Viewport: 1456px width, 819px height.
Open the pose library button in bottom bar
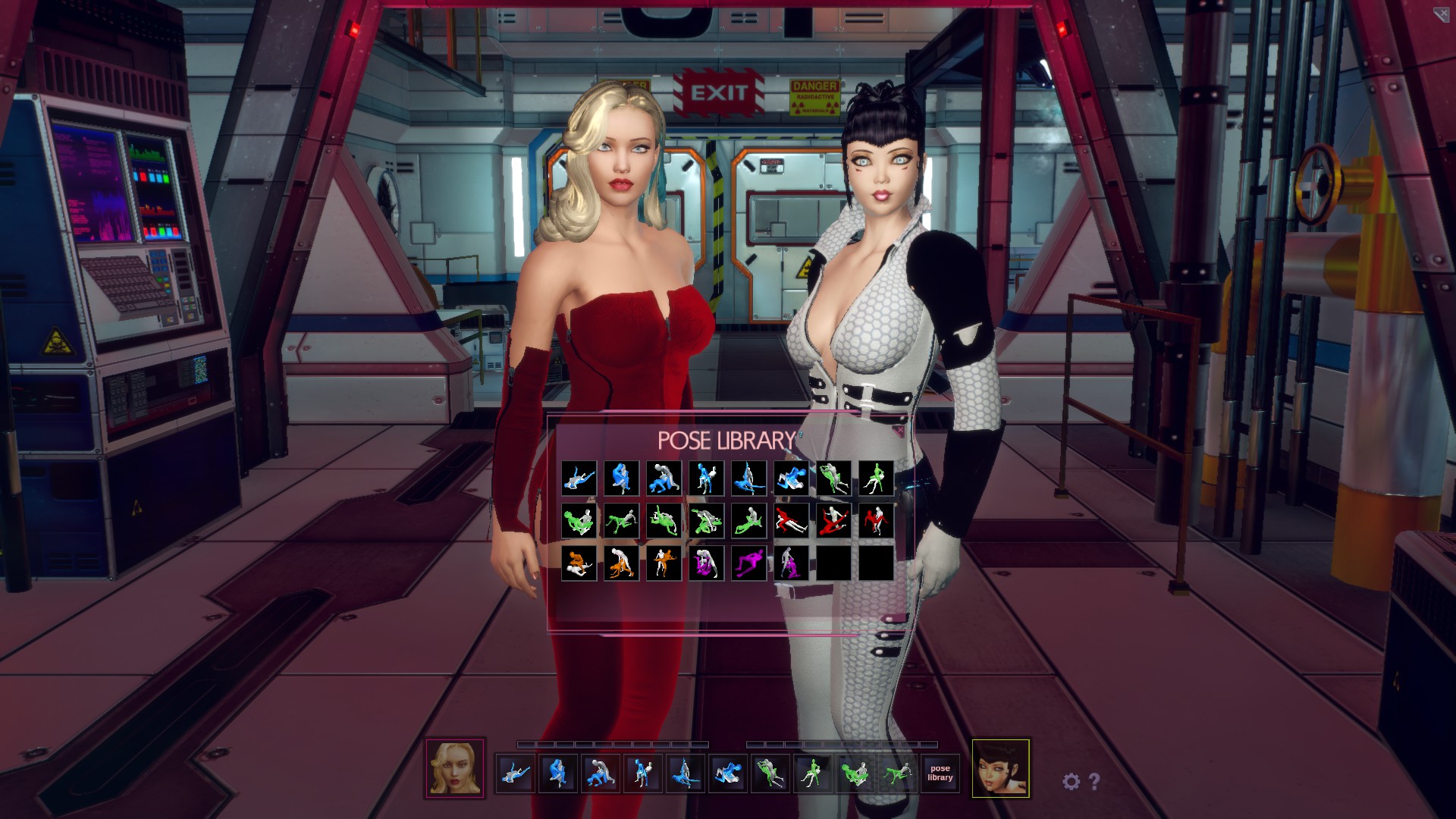click(940, 773)
